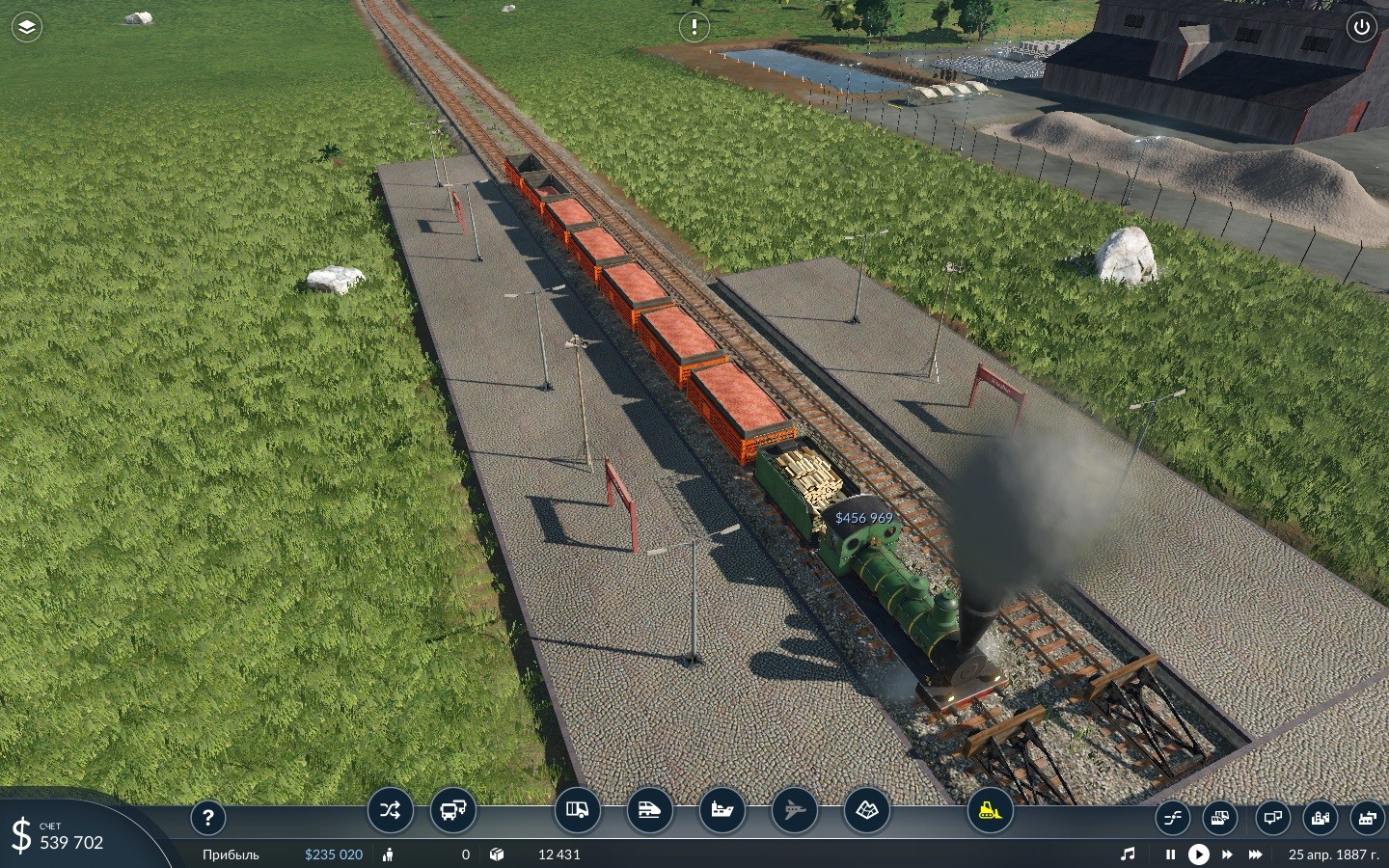1389x868 pixels.
Task: Set game speed to triple fast-forward
Action: pos(1255,854)
